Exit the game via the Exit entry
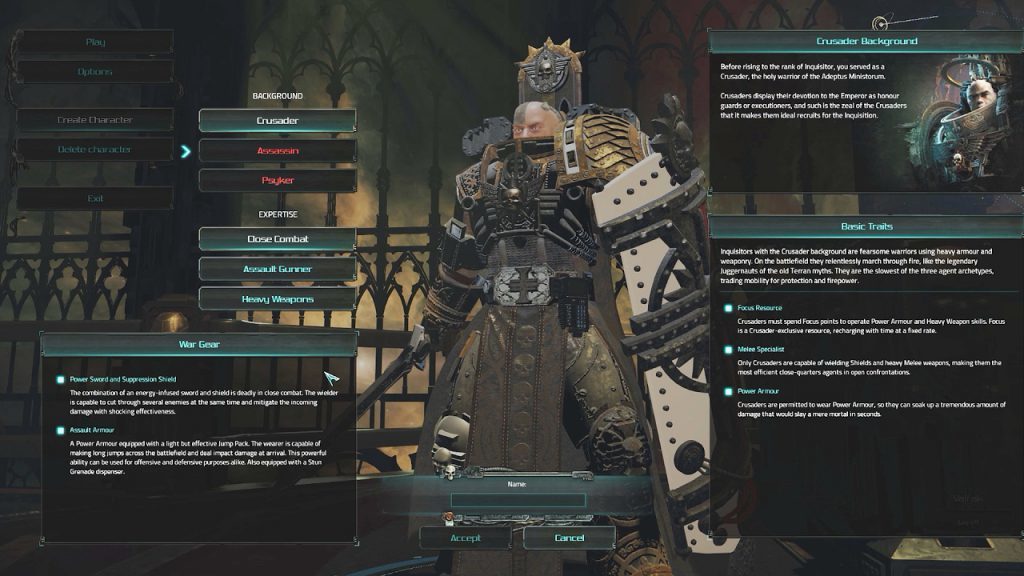 (95, 198)
